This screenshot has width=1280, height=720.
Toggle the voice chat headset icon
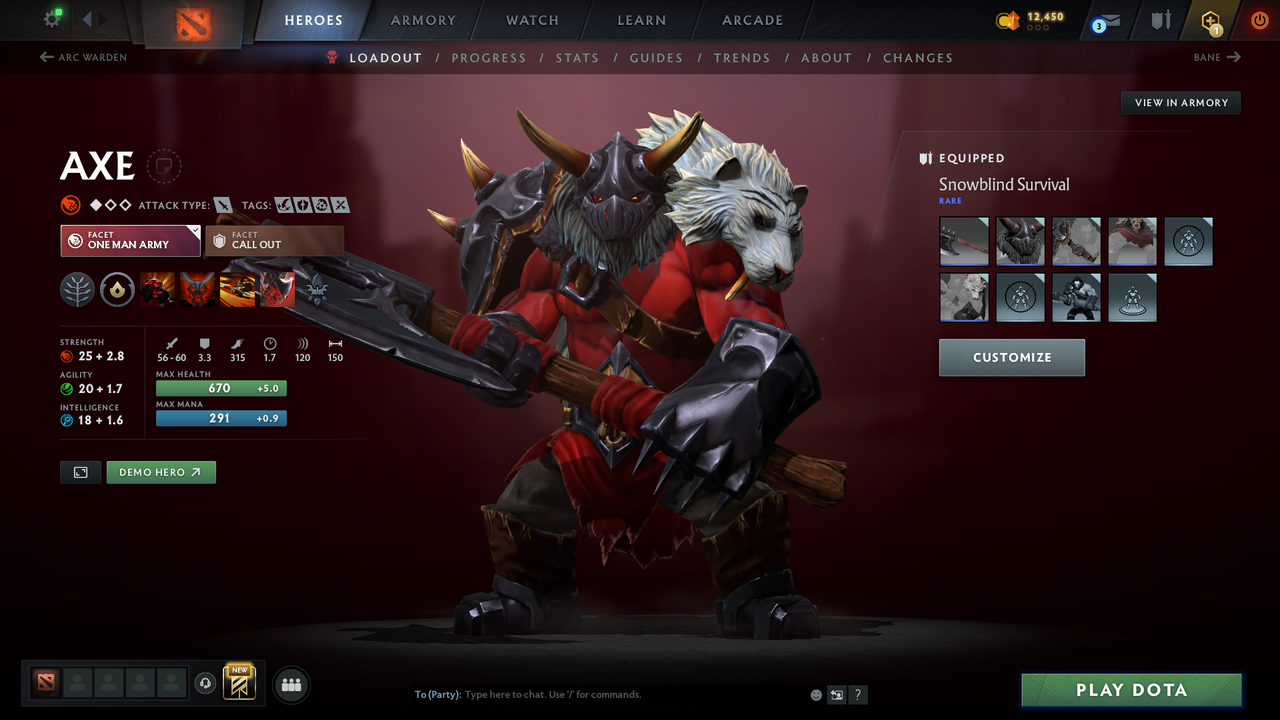point(207,684)
